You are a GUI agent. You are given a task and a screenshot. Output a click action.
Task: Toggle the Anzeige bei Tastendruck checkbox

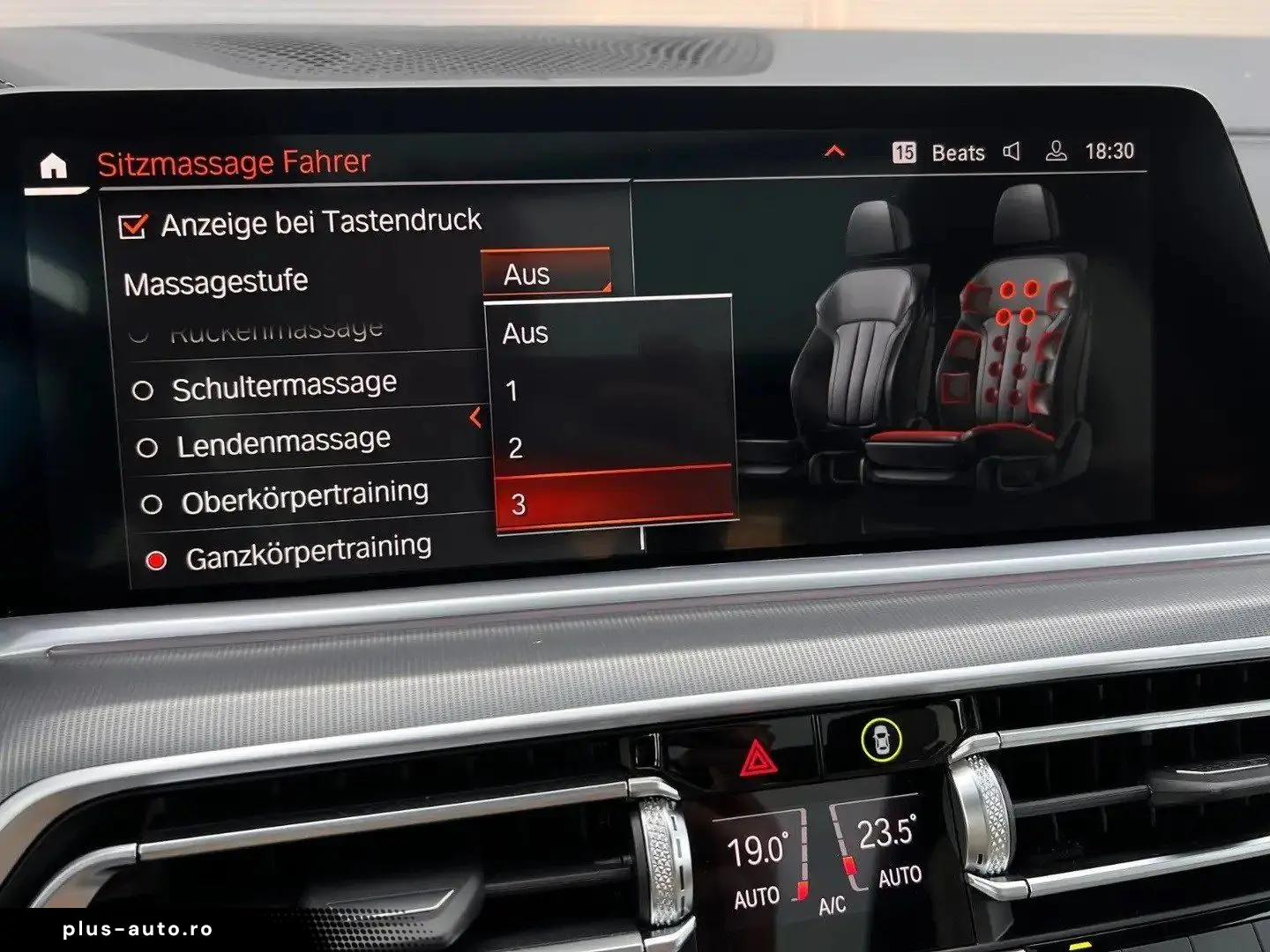[132, 226]
